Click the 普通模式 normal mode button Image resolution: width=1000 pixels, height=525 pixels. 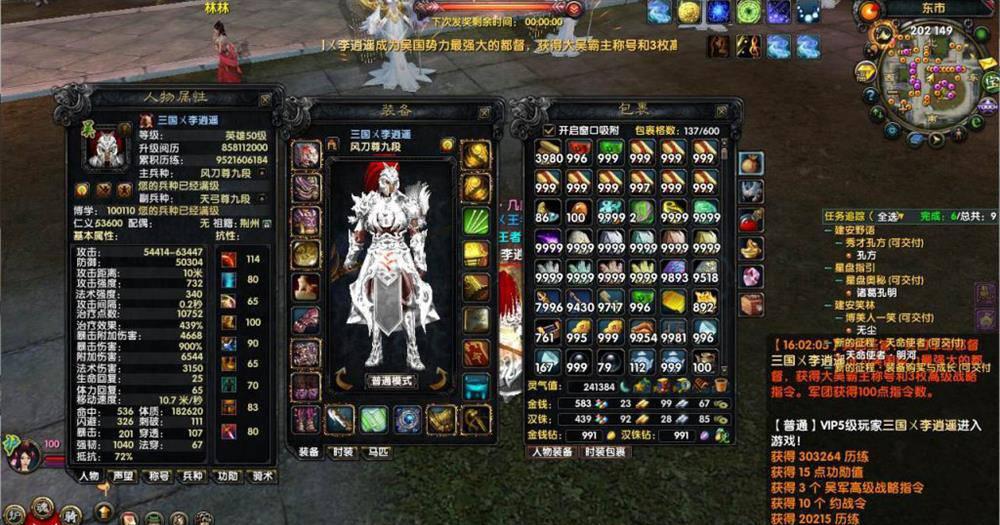click(x=391, y=381)
